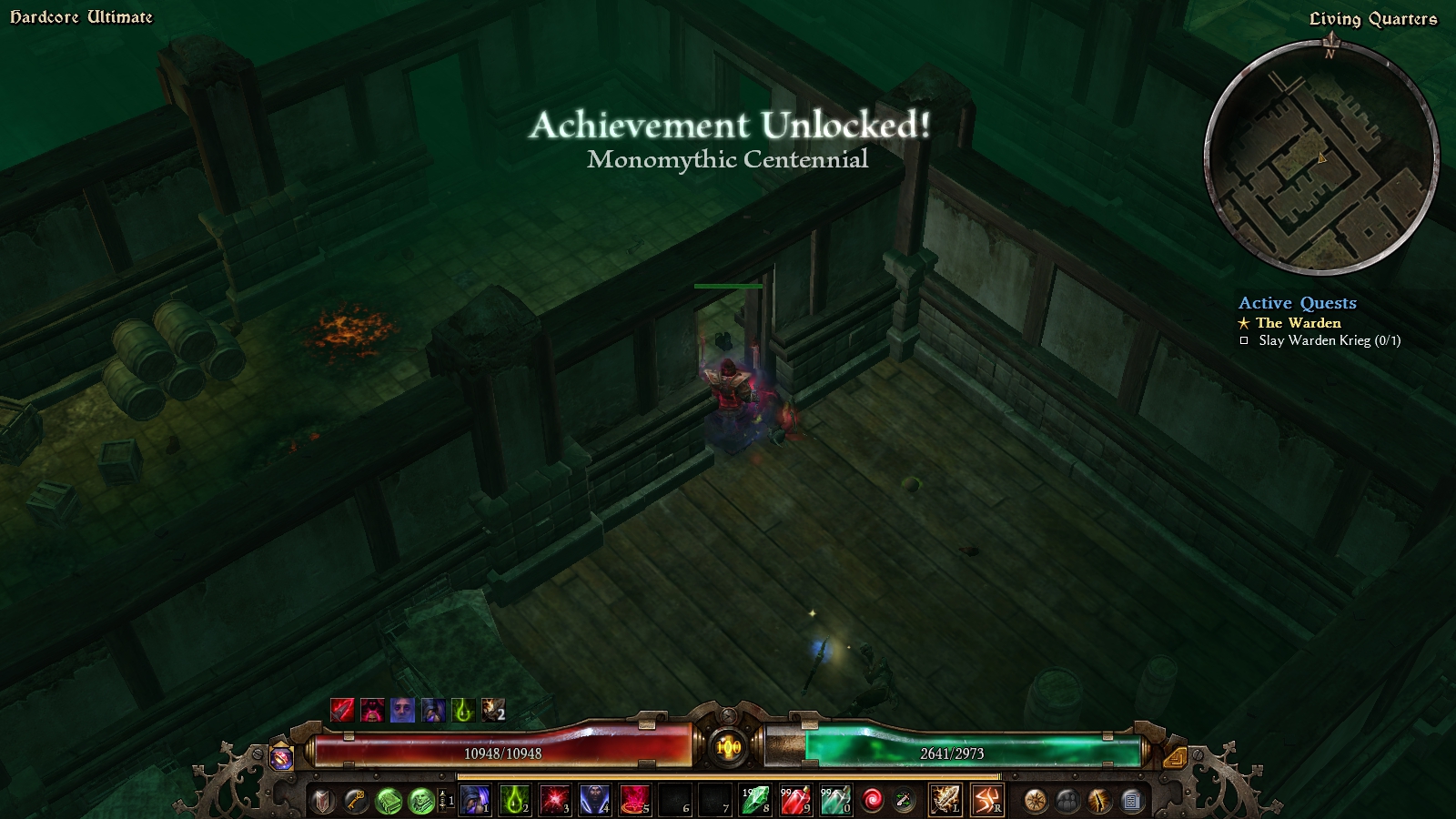
Task: Select The Warden quest in tracker
Action: 1298,323
